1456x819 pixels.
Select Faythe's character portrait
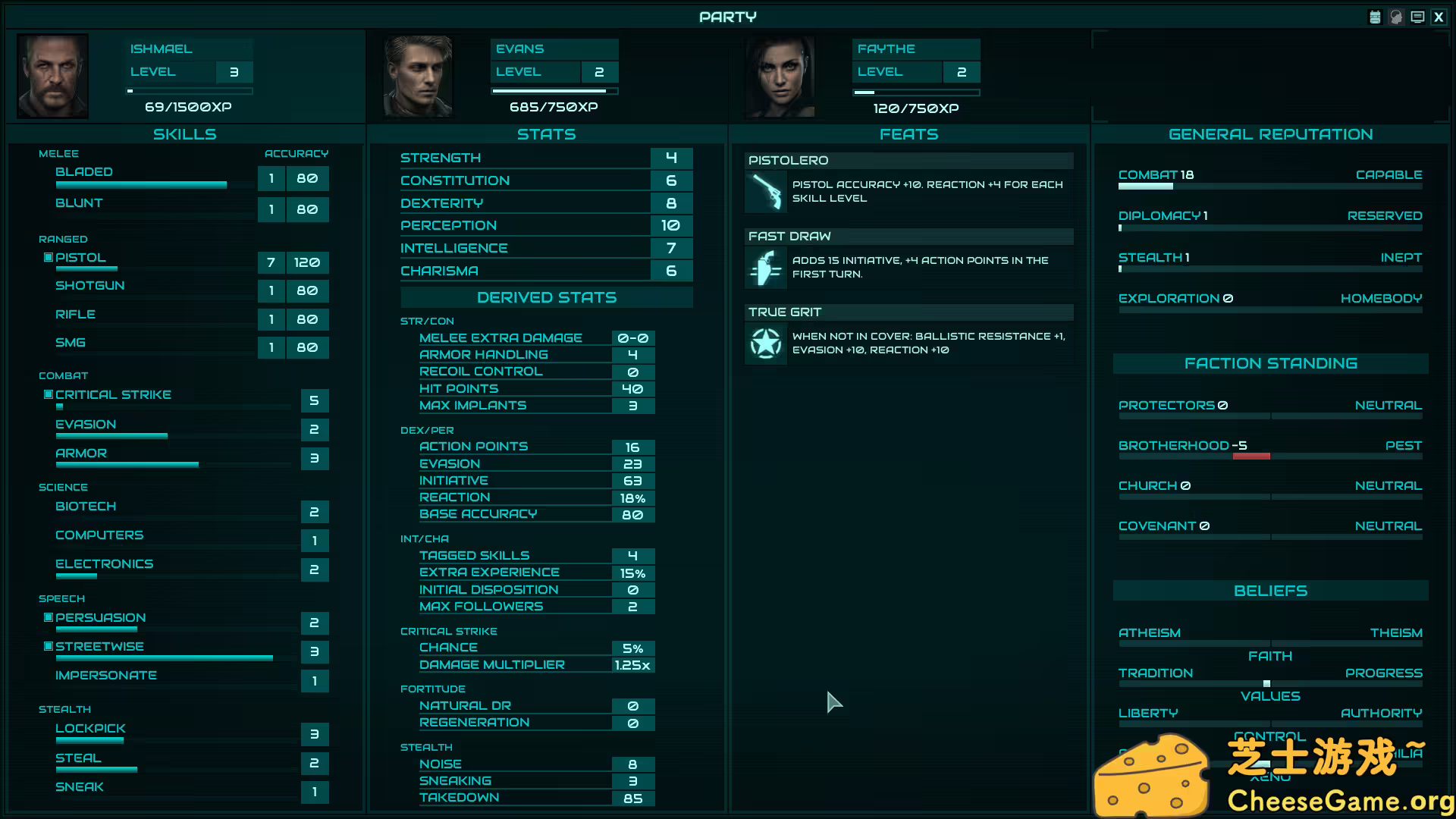pyautogui.click(x=780, y=76)
